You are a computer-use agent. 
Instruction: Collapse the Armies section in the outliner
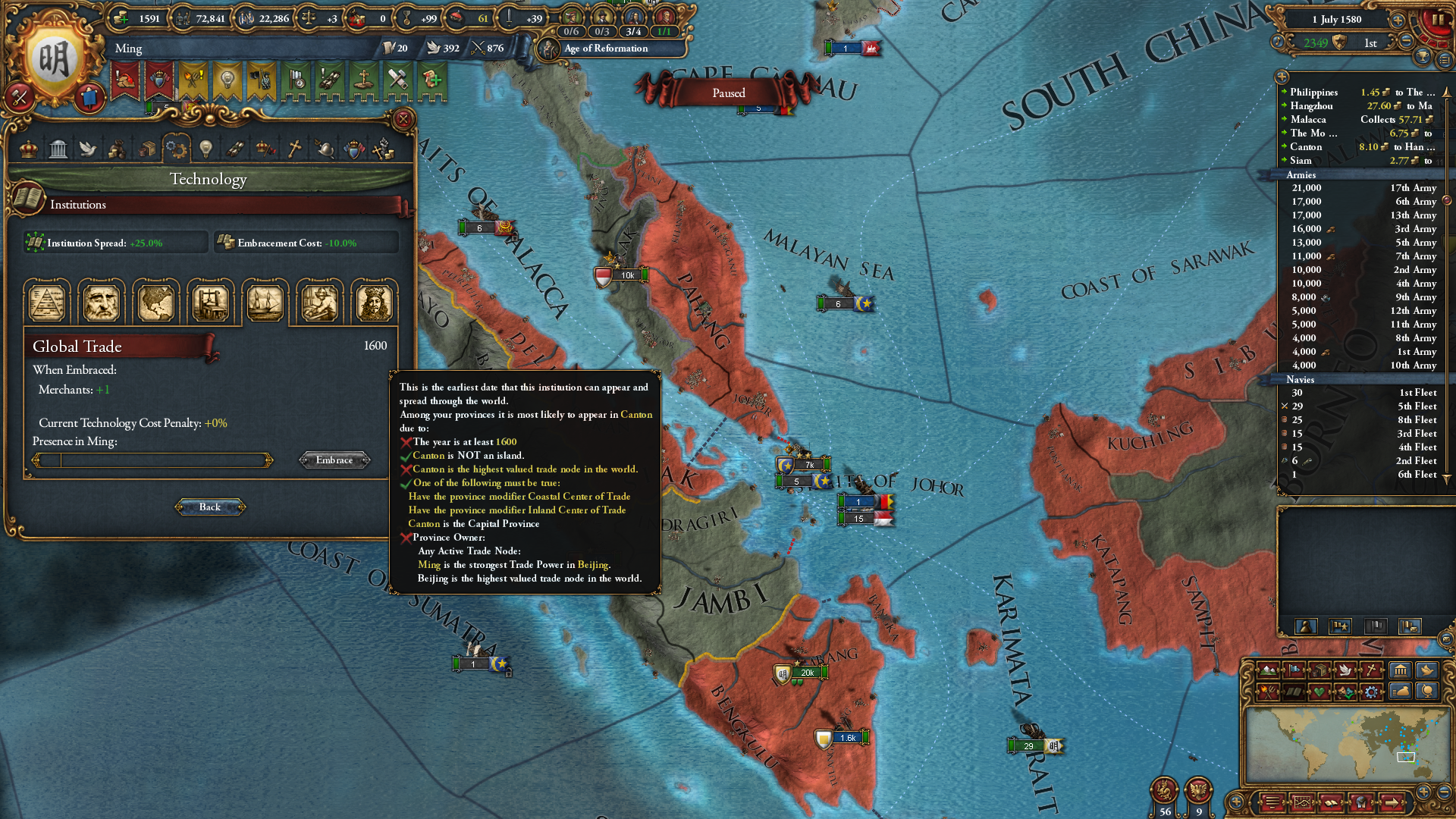point(1301,174)
